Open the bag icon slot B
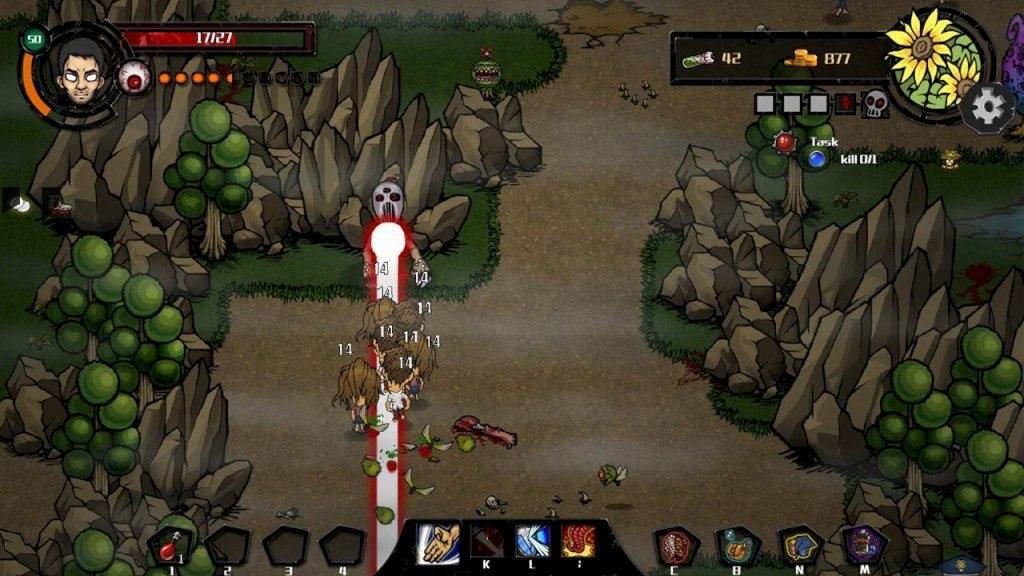Screen dimensions: 1024x576 pyautogui.click(x=738, y=546)
